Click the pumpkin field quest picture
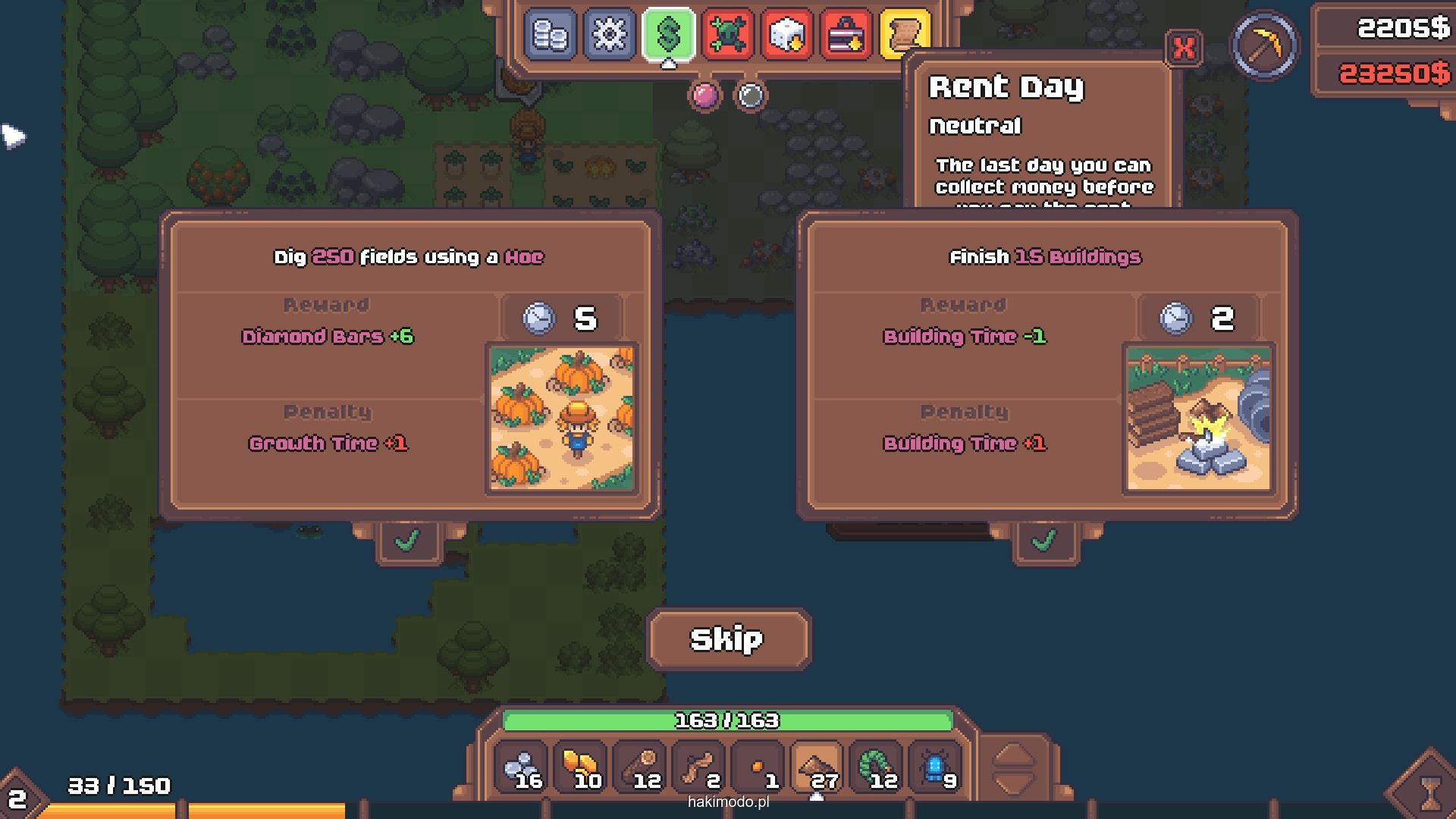Image resolution: width=1456 pixels, height=819 pixels. point(562,417)
